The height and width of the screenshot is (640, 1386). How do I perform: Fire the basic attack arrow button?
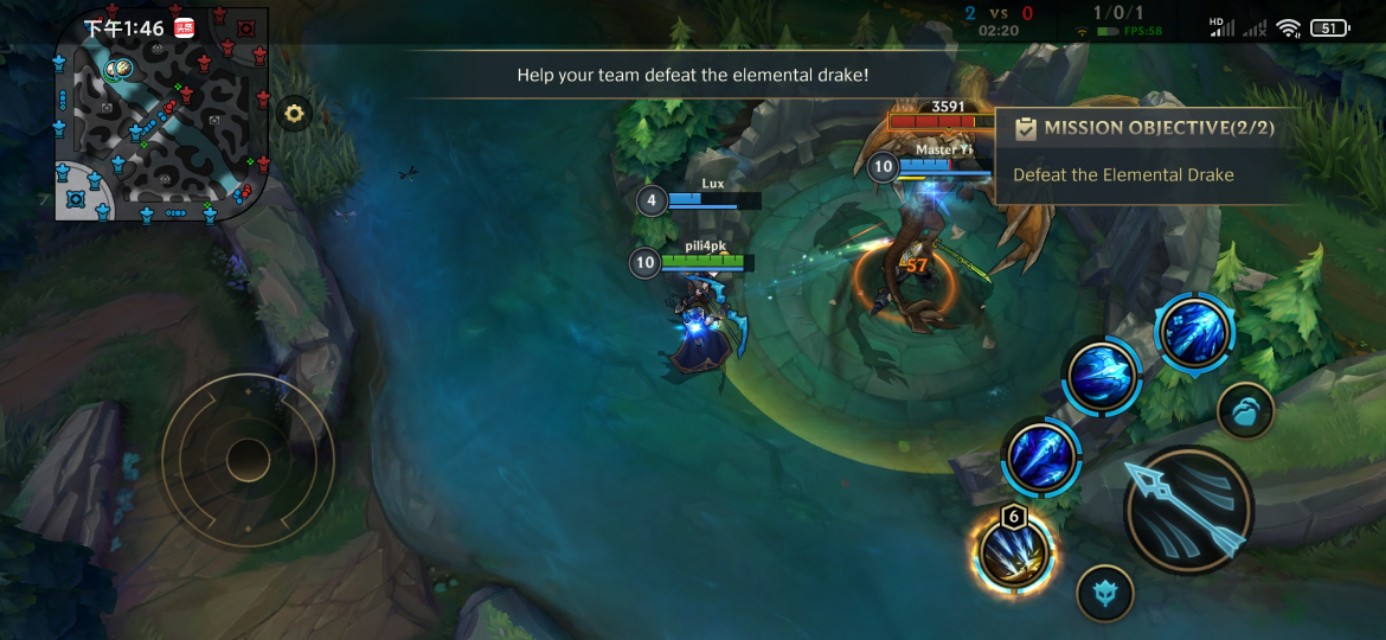click(x=1188, y=509)
